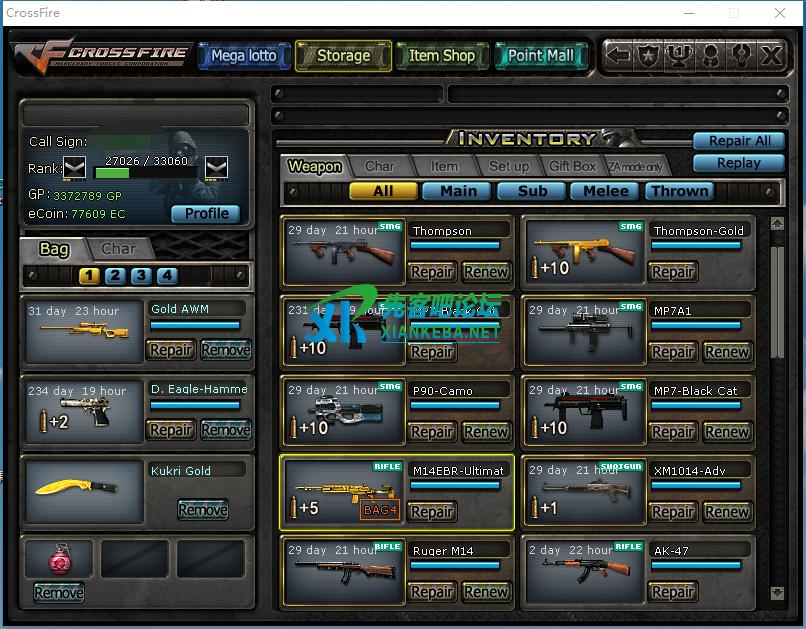Go to the Item Shop

pyautogui.click(x=441, y=56)
